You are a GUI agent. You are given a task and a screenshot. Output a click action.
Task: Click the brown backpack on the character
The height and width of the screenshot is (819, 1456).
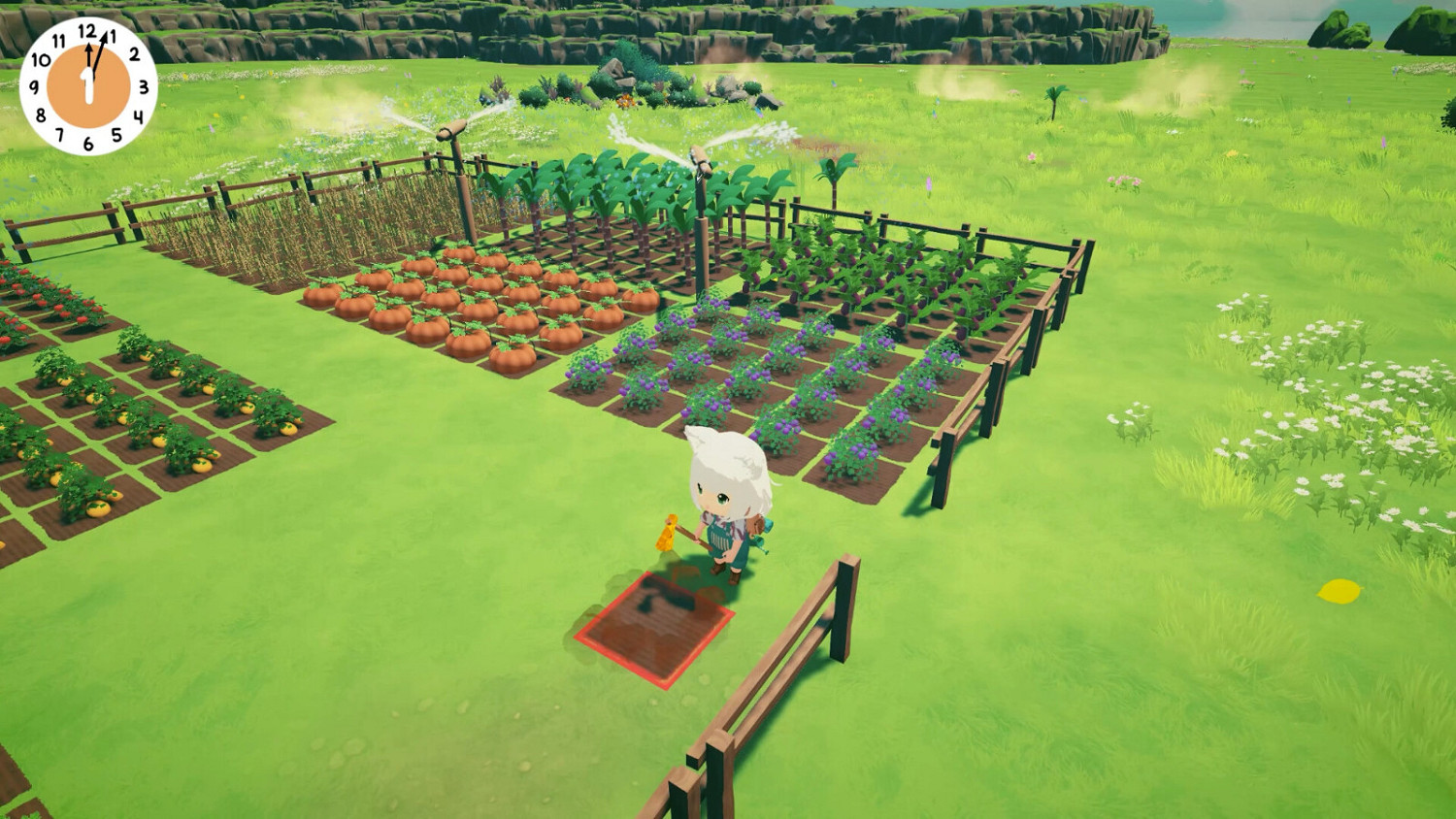(x=757, y=526)
